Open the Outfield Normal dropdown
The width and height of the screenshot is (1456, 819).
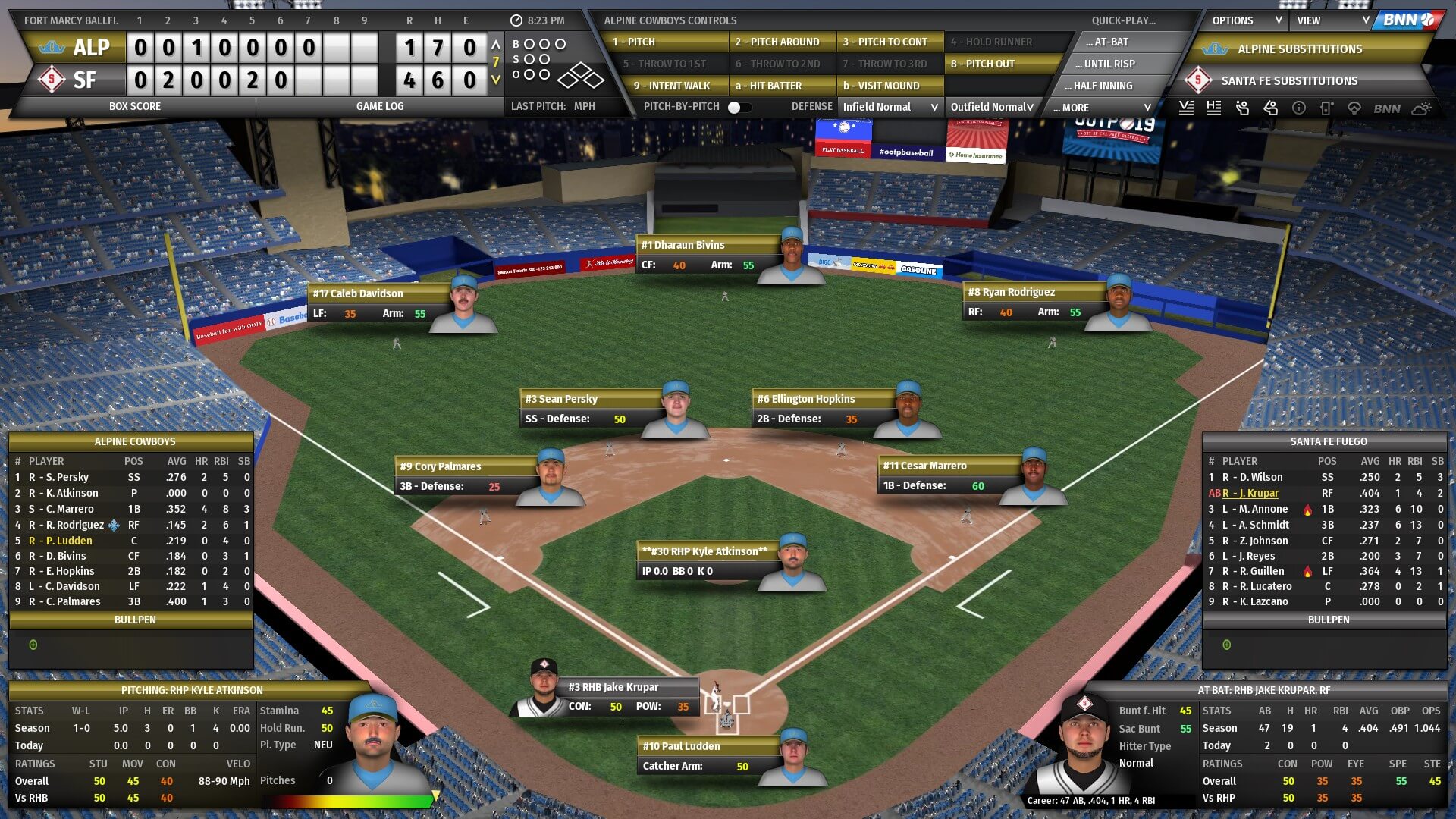[x=991, y=108]
